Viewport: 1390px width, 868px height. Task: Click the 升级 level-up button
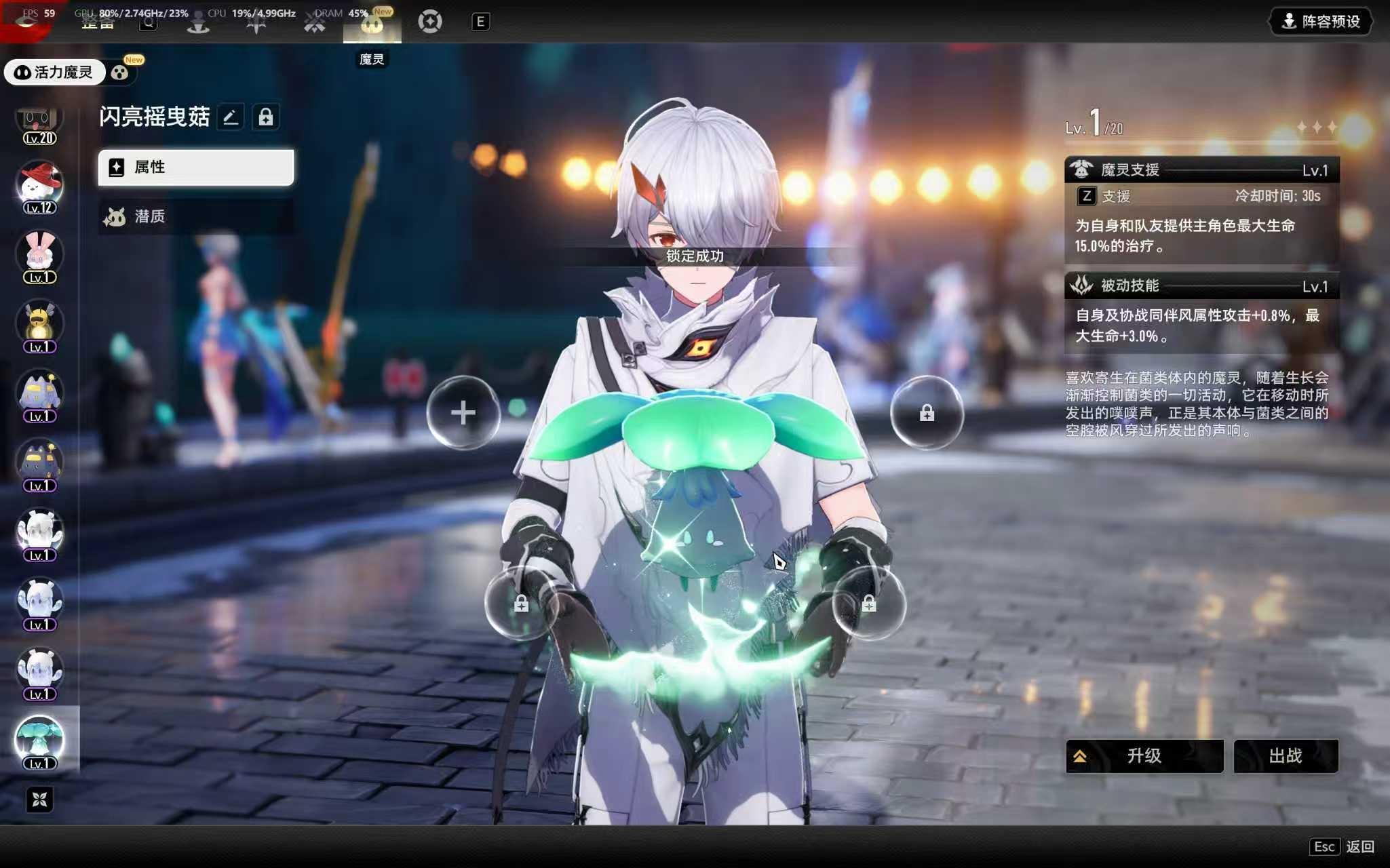(x=1144, y=755)
